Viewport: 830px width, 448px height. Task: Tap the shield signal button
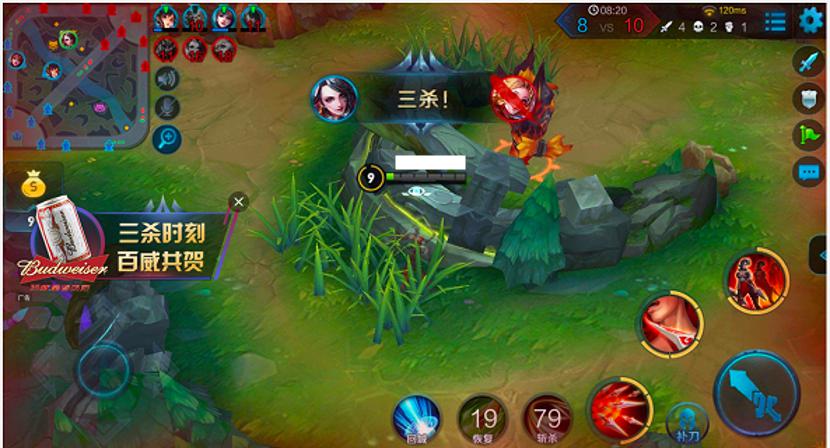808,98
